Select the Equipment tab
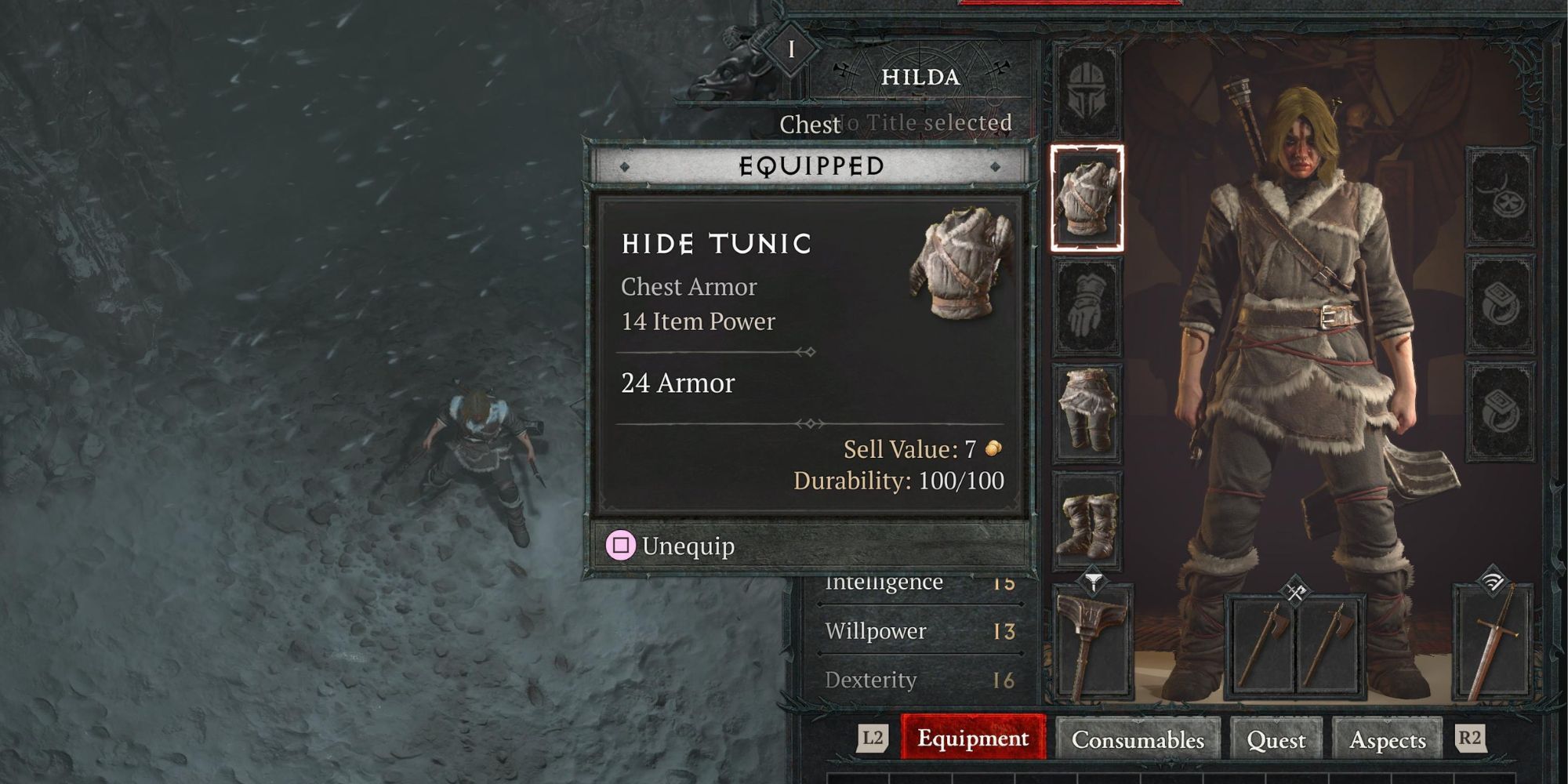This screenshot has width=1568, height=784. point(973,739)
